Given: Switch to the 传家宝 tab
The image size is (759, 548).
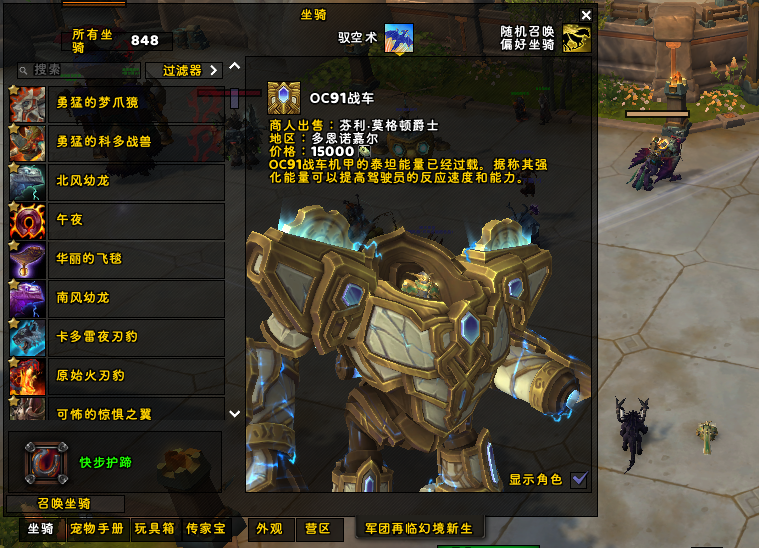Looking at the screenshot, I should point(205,529).
